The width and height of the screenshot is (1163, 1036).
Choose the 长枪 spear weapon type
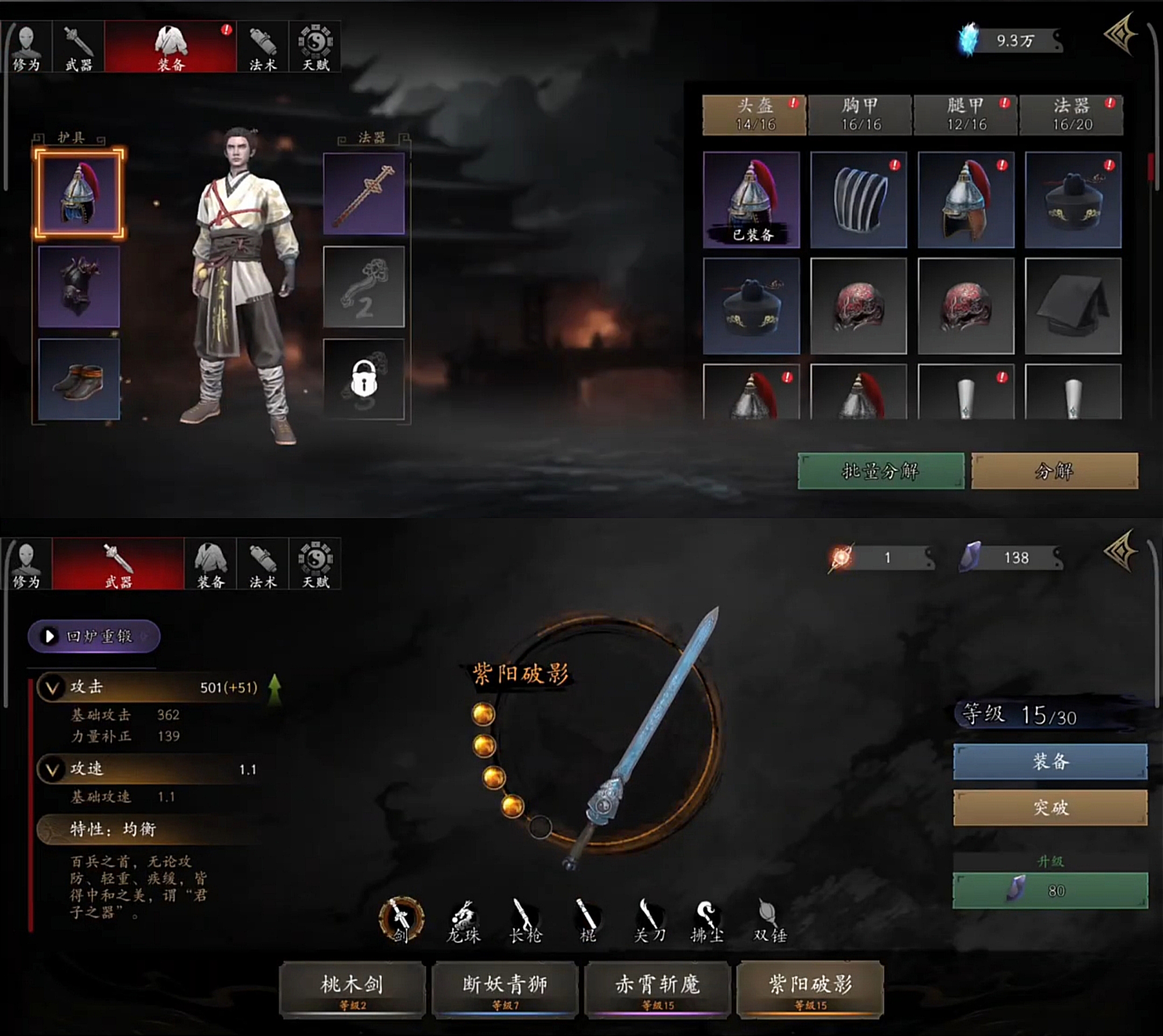[x=526, y=921]
